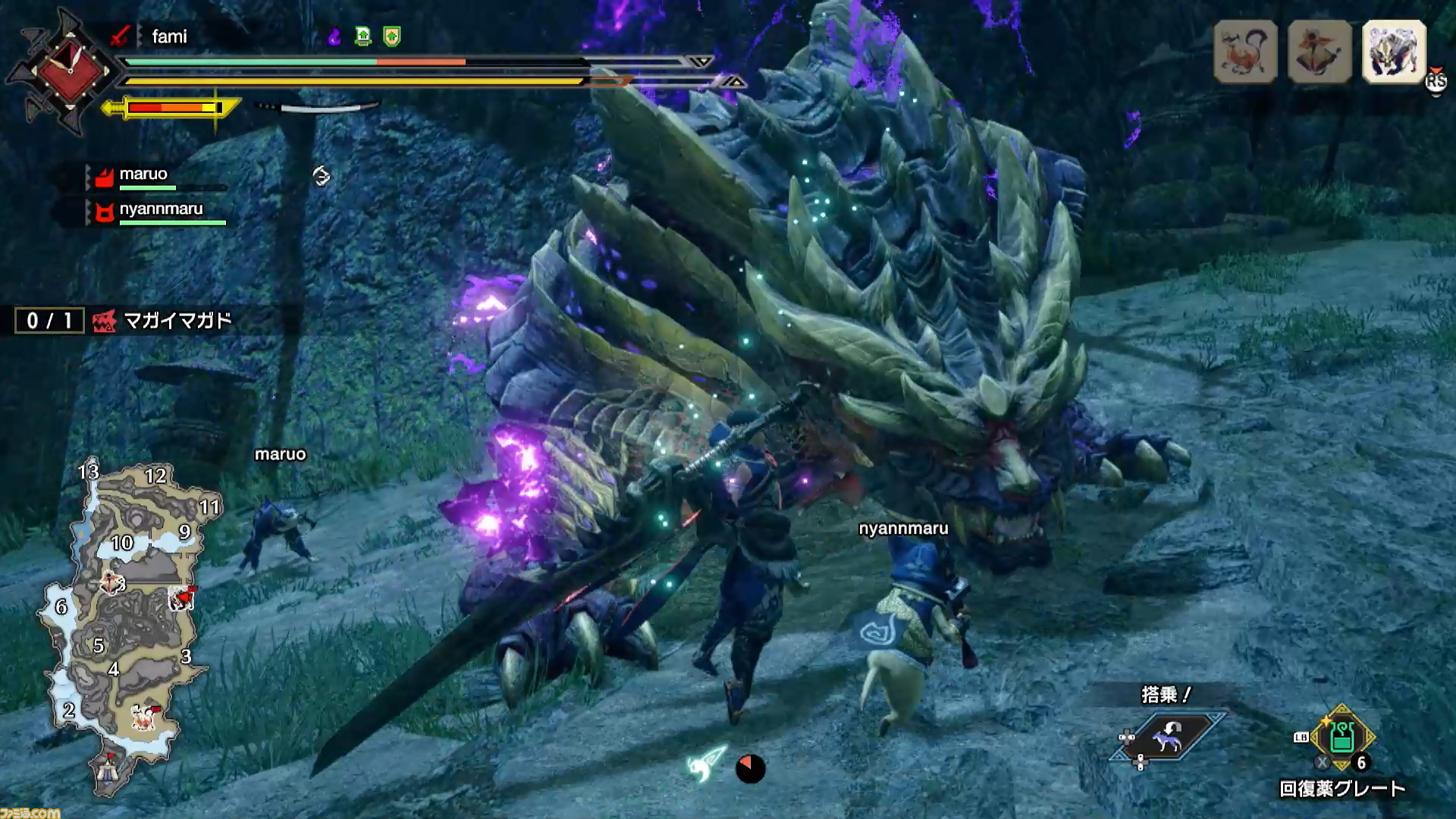Activate the 搭乗 Palamute ride action
Image resolution: width=1456 pixels, height=819 pixels.
point(1166,736)
